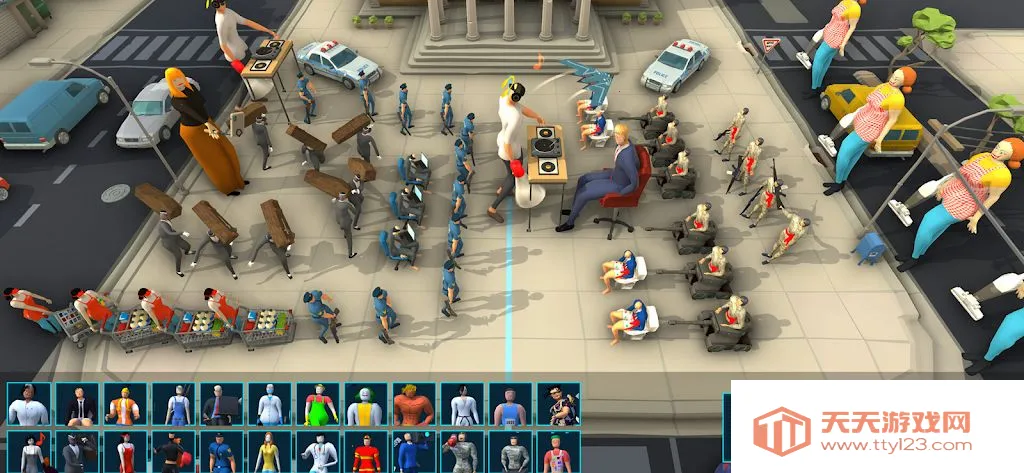Choose the tourist in floral shirt
This screenshot has height=473, width=1024.
558,405
